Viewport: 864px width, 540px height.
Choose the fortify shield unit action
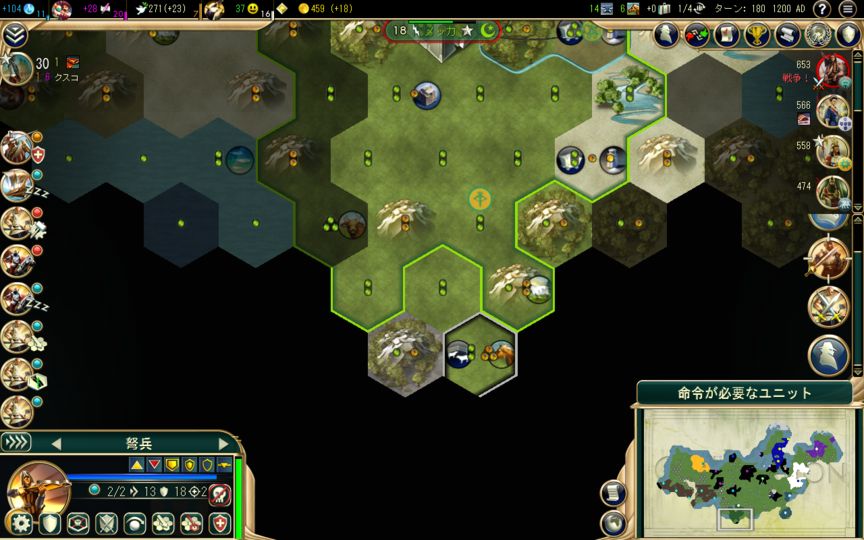[x=50, y=523]
